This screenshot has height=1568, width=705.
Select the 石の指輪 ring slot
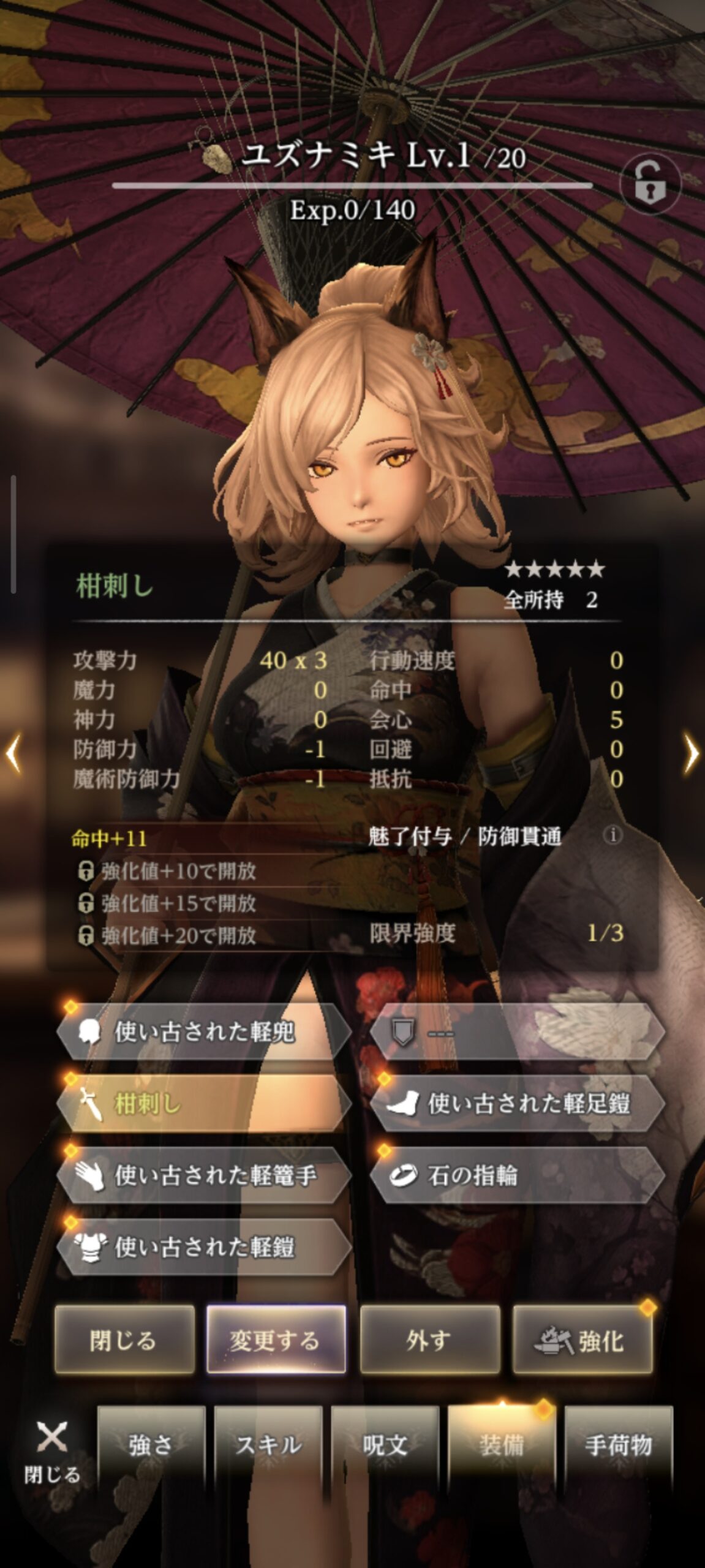coord(517,1175)
